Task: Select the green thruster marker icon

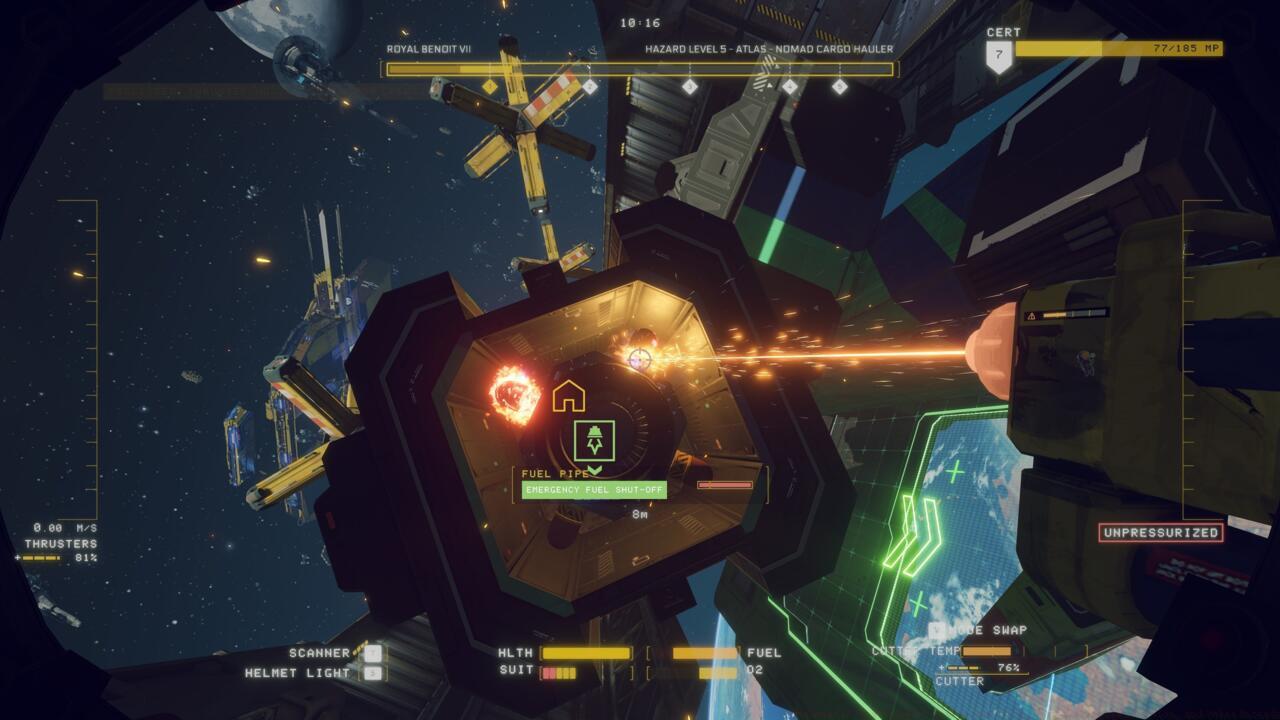Action: [594, 440]
